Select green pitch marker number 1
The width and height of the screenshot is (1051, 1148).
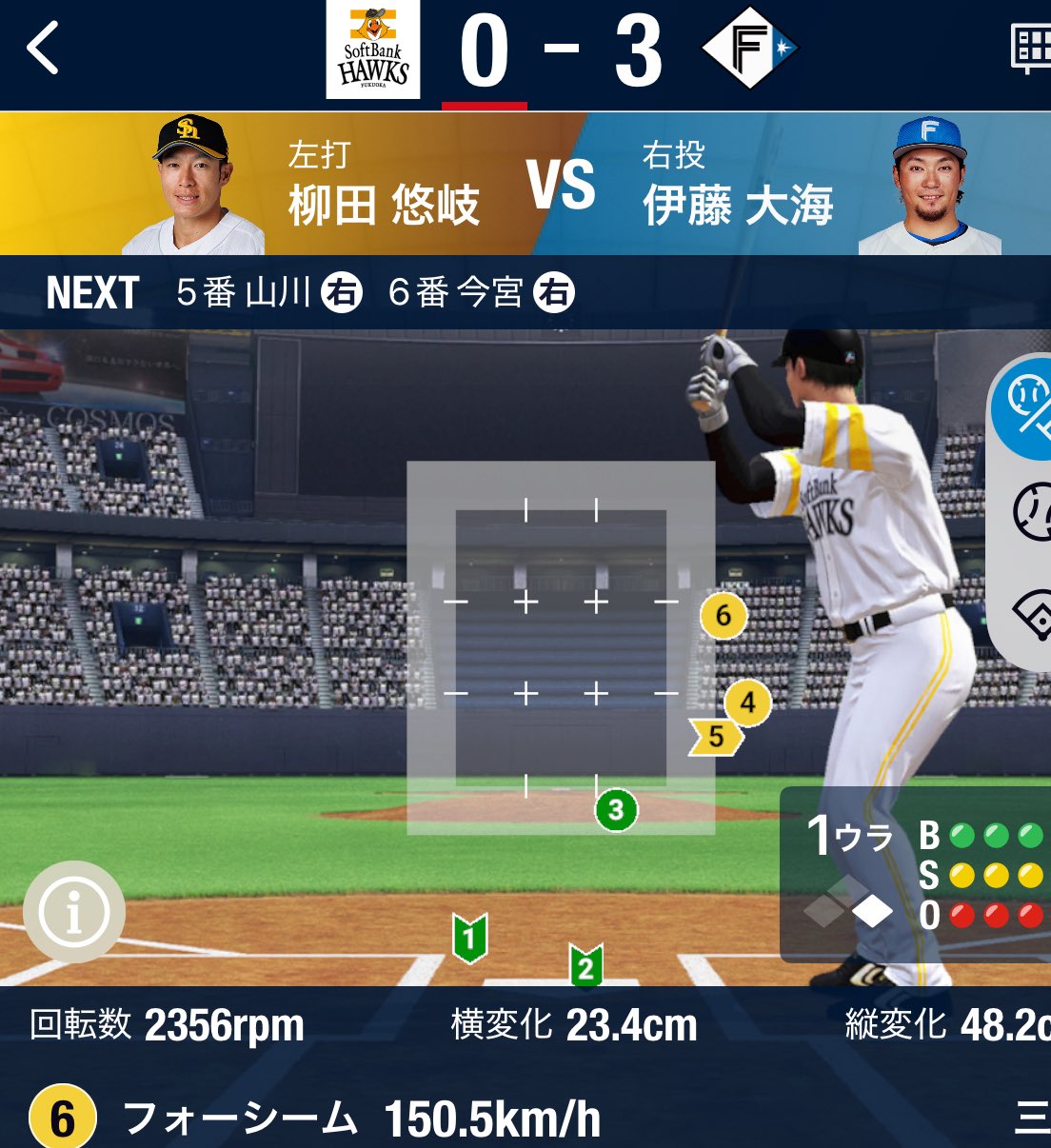point(469,938)
